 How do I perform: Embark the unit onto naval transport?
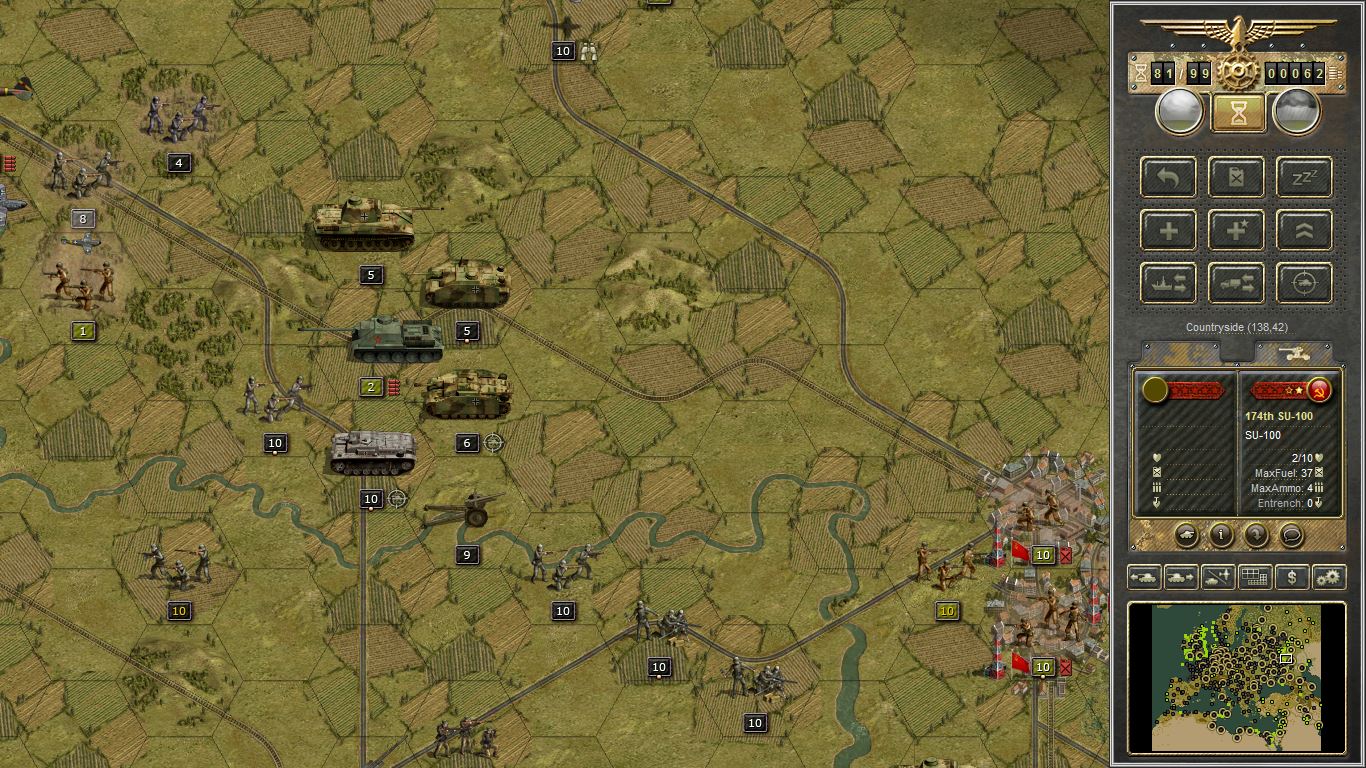coord(1167,283)
